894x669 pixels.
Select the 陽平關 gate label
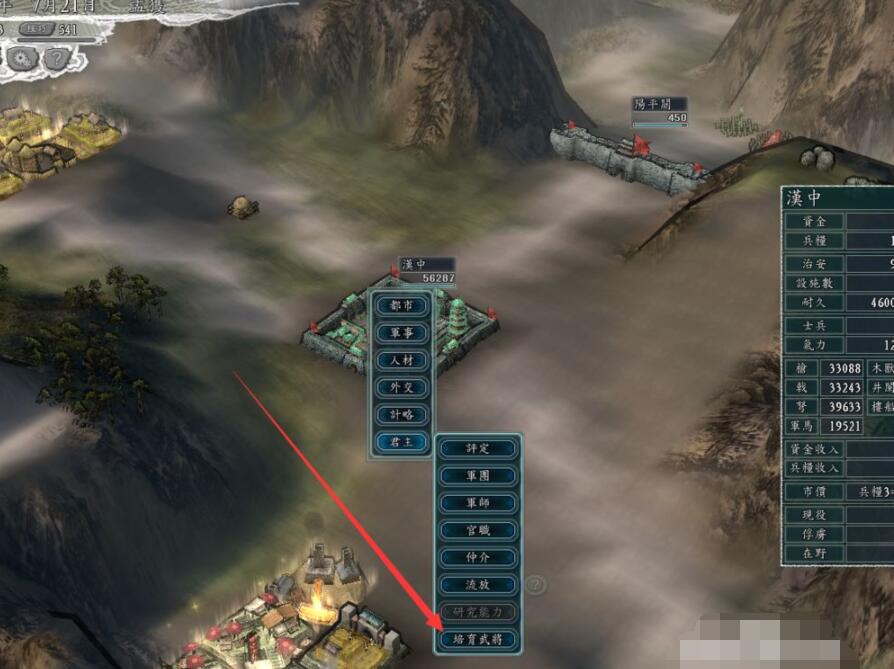tap(645, 104)
